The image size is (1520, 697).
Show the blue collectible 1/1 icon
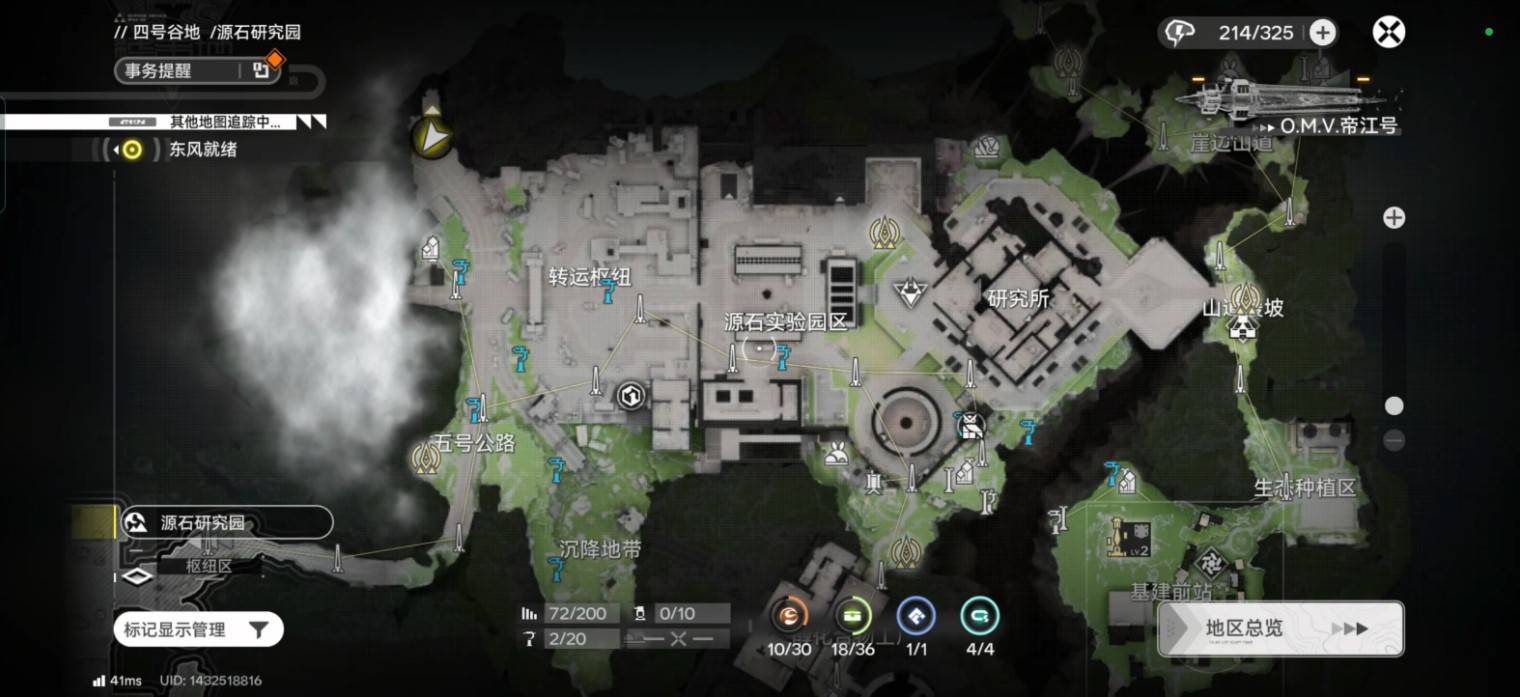click(916, 617)
